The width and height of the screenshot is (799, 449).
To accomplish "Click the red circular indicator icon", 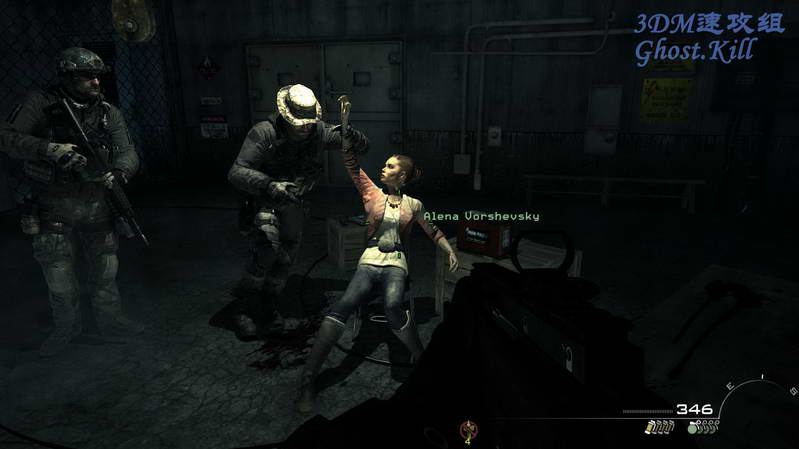I will 466,431.
